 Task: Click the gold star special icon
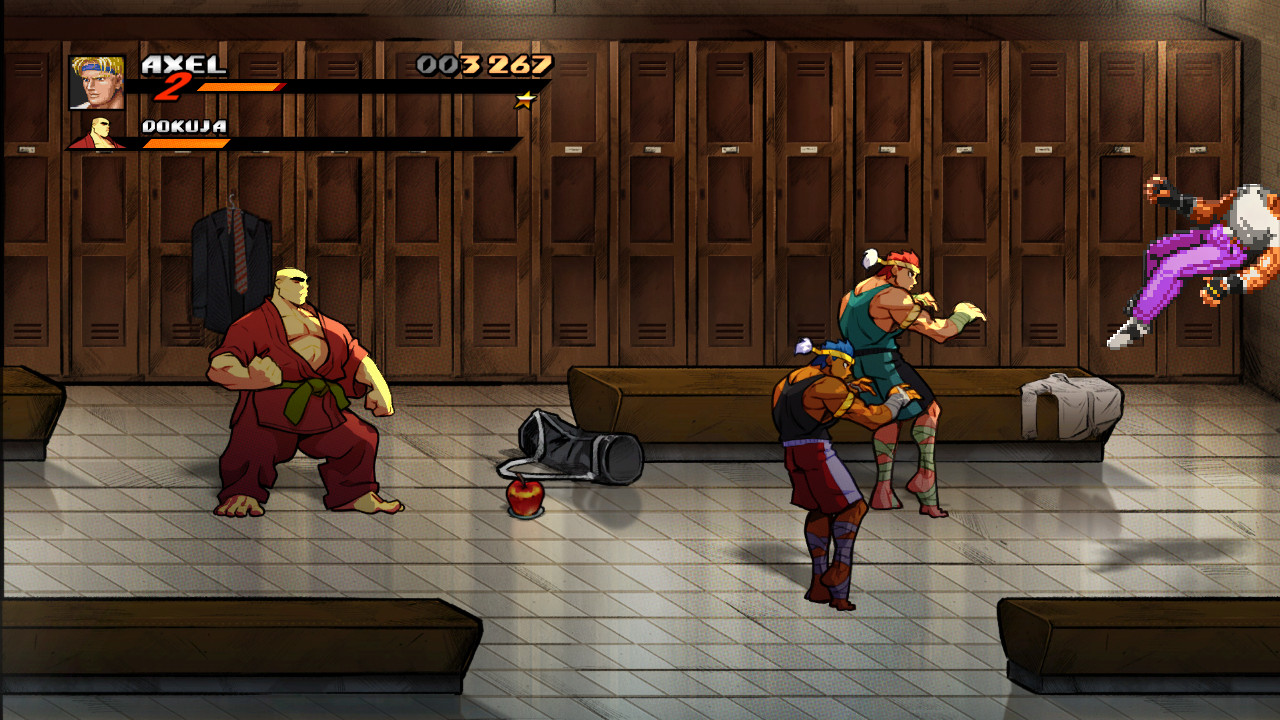[524, 100]
